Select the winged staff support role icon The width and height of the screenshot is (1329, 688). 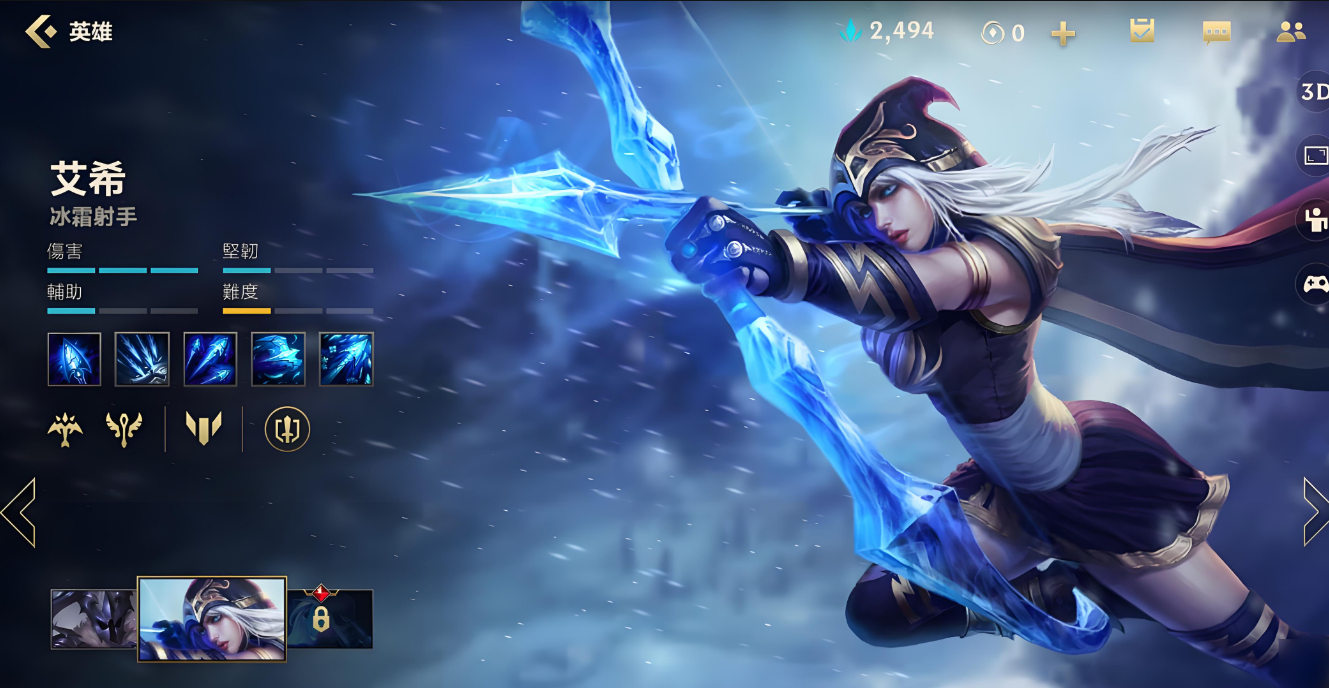pyautogui.click(x=124, y=429)
